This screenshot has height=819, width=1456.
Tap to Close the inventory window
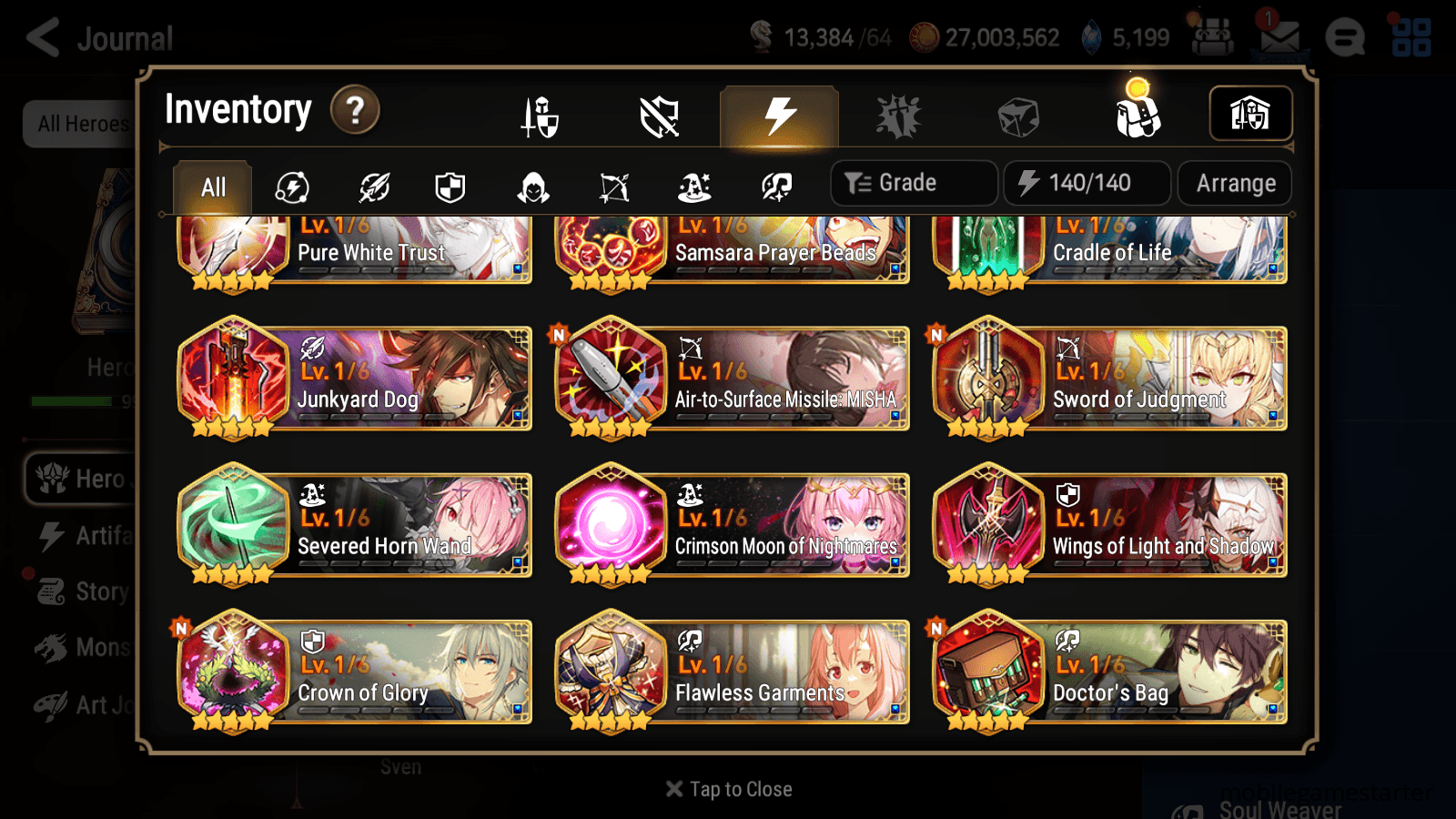[728, 788]
